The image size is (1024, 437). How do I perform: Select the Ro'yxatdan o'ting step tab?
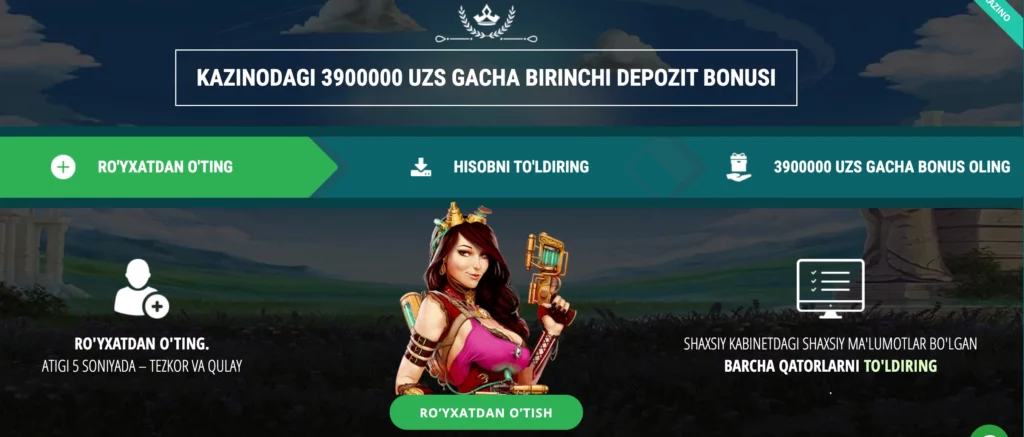tap(165, 167)
